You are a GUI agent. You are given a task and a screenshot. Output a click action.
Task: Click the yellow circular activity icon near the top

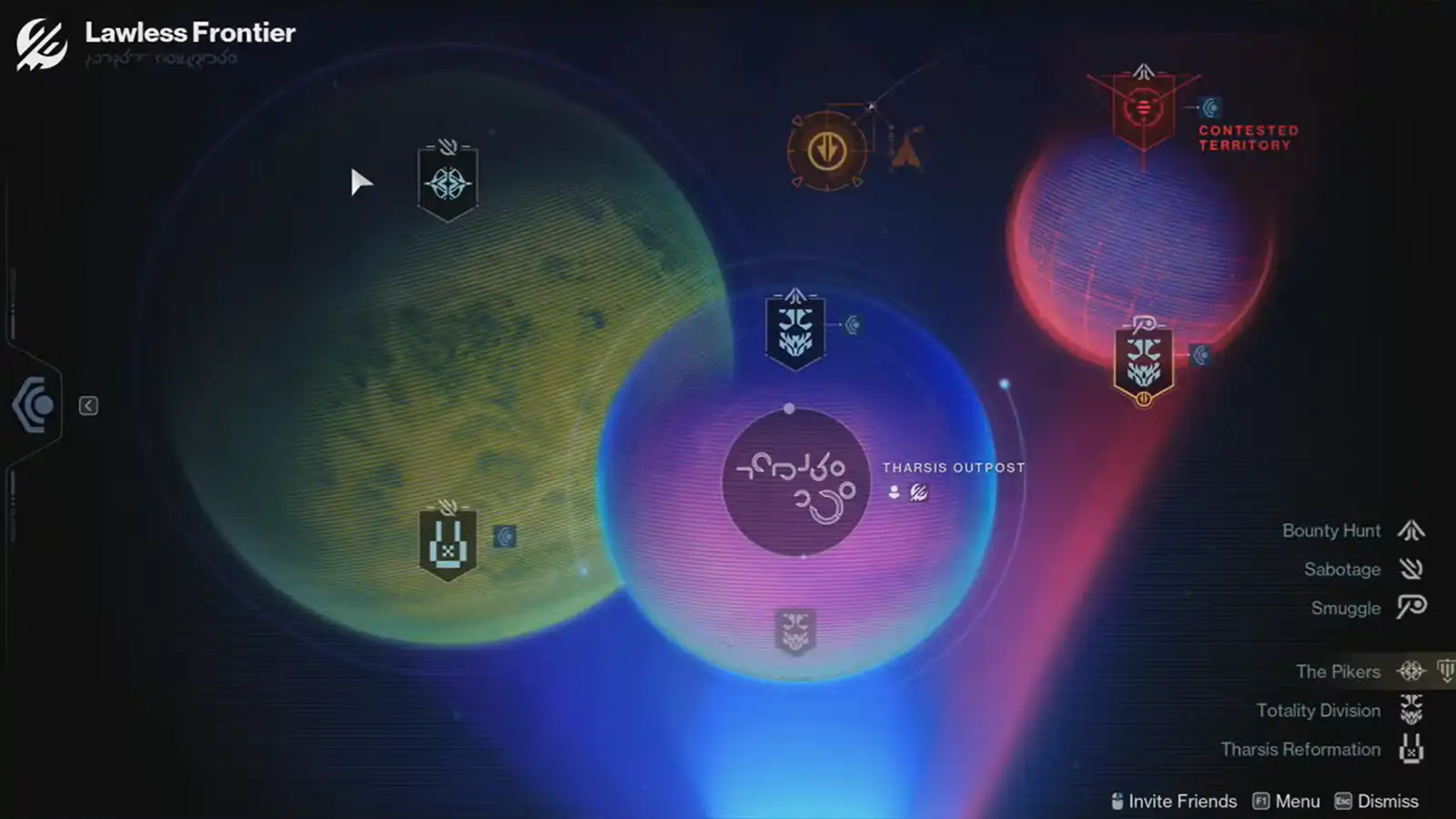click(826, 149)
